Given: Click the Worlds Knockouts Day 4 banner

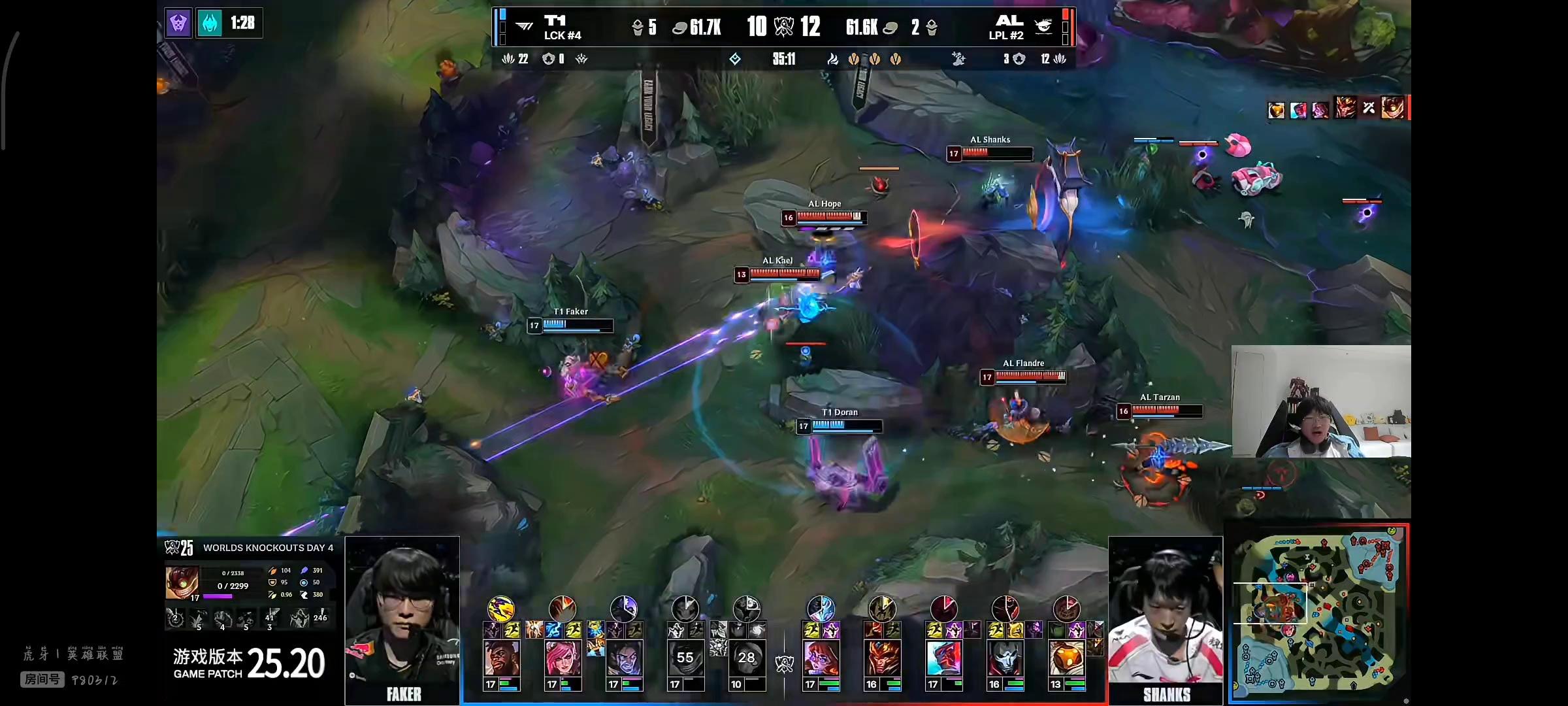Looking at the screenshot, I should [x=268, y=548].
